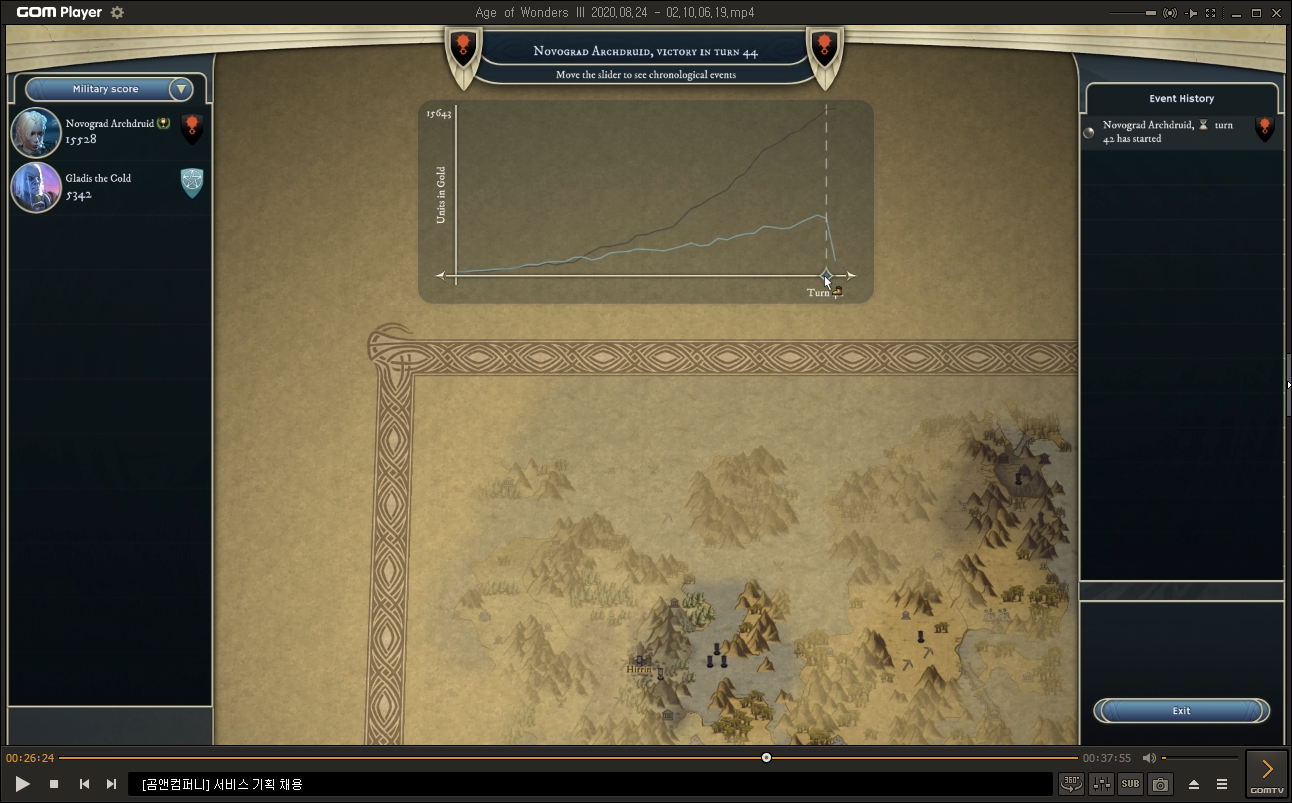The image size is (1292, 803).
Task: Step the timeline back with left arrow
Action: click(x=440, y=275)
